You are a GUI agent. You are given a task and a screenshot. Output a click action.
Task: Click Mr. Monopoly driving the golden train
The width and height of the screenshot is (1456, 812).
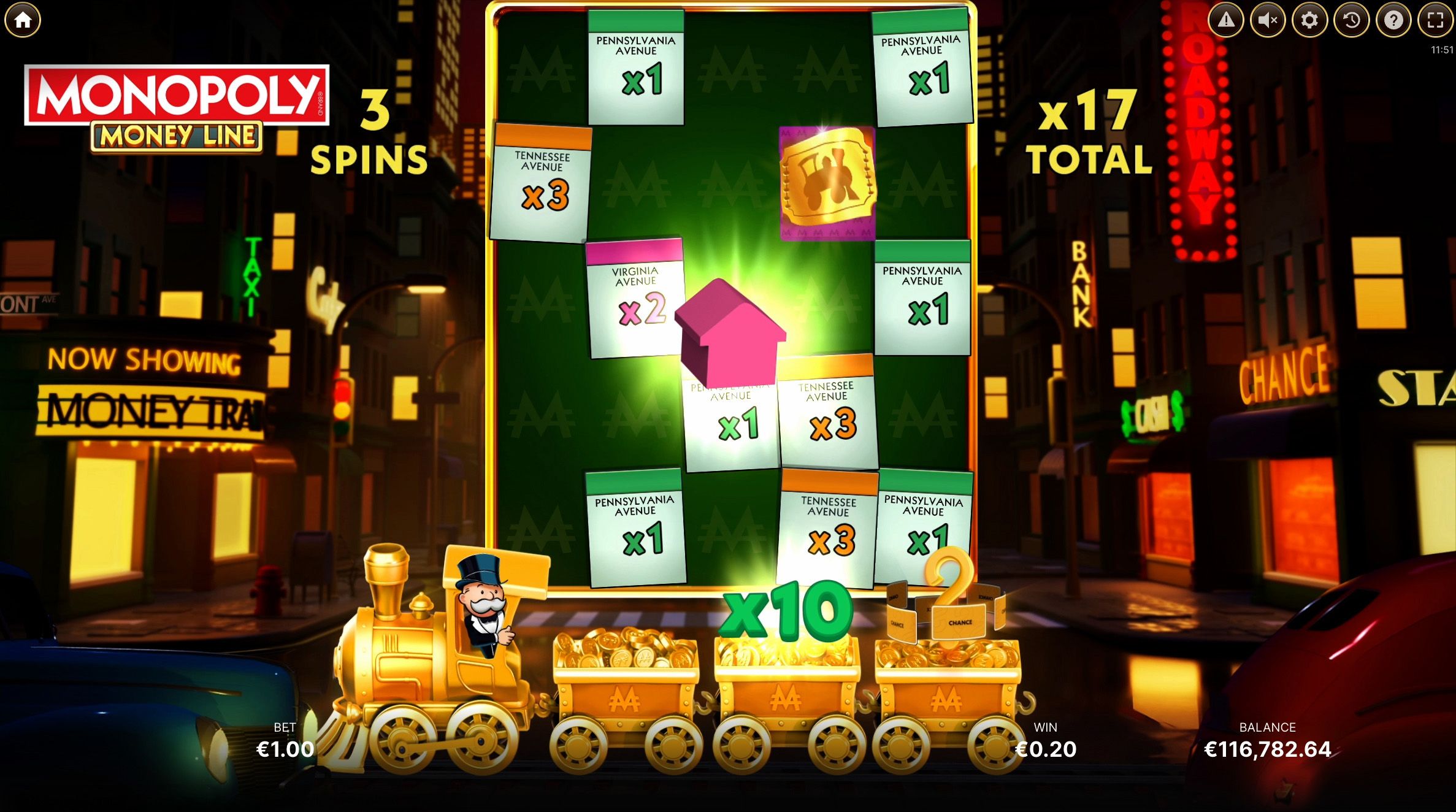point(482,595)
